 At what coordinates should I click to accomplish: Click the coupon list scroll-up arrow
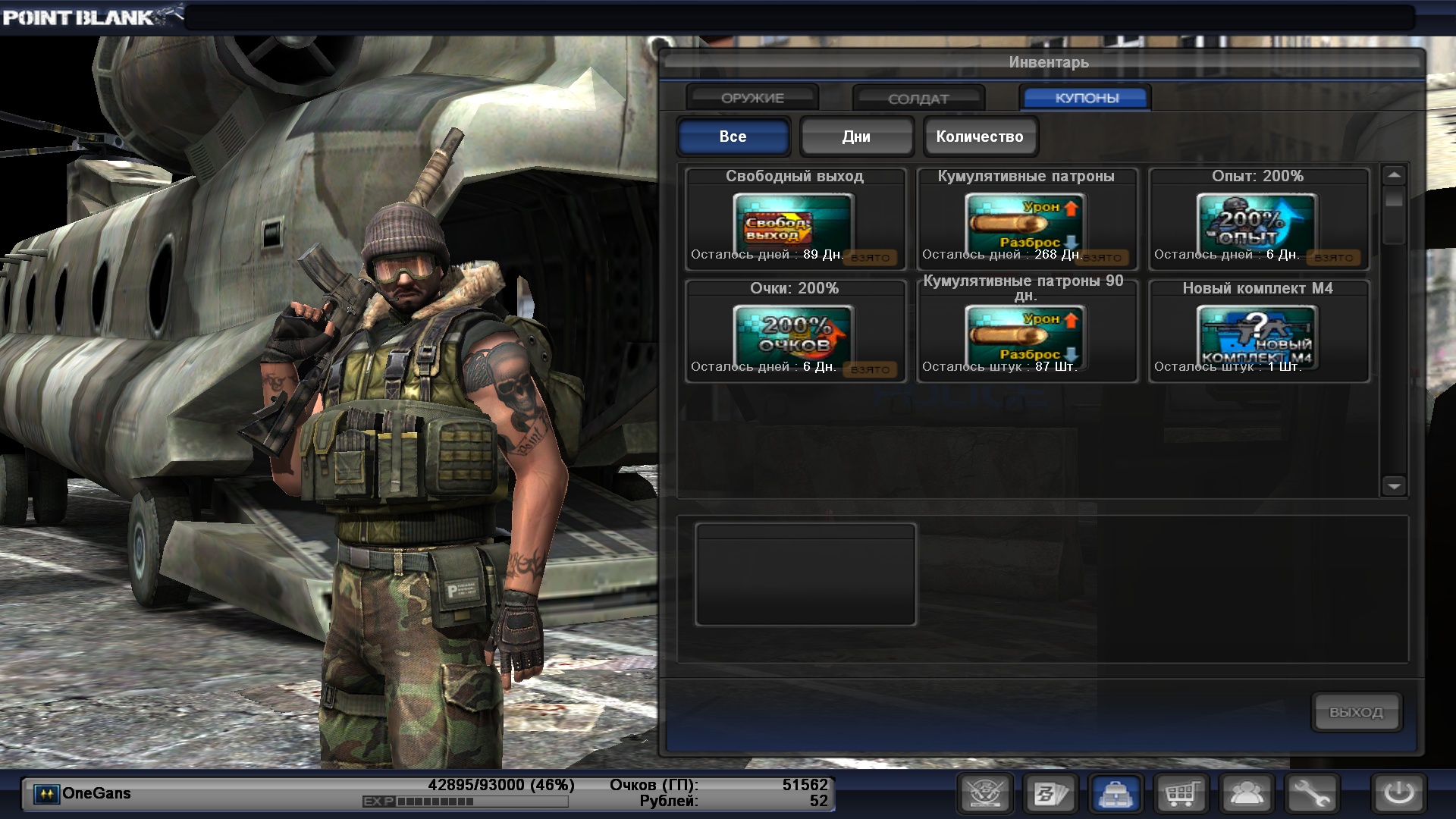1394,175
